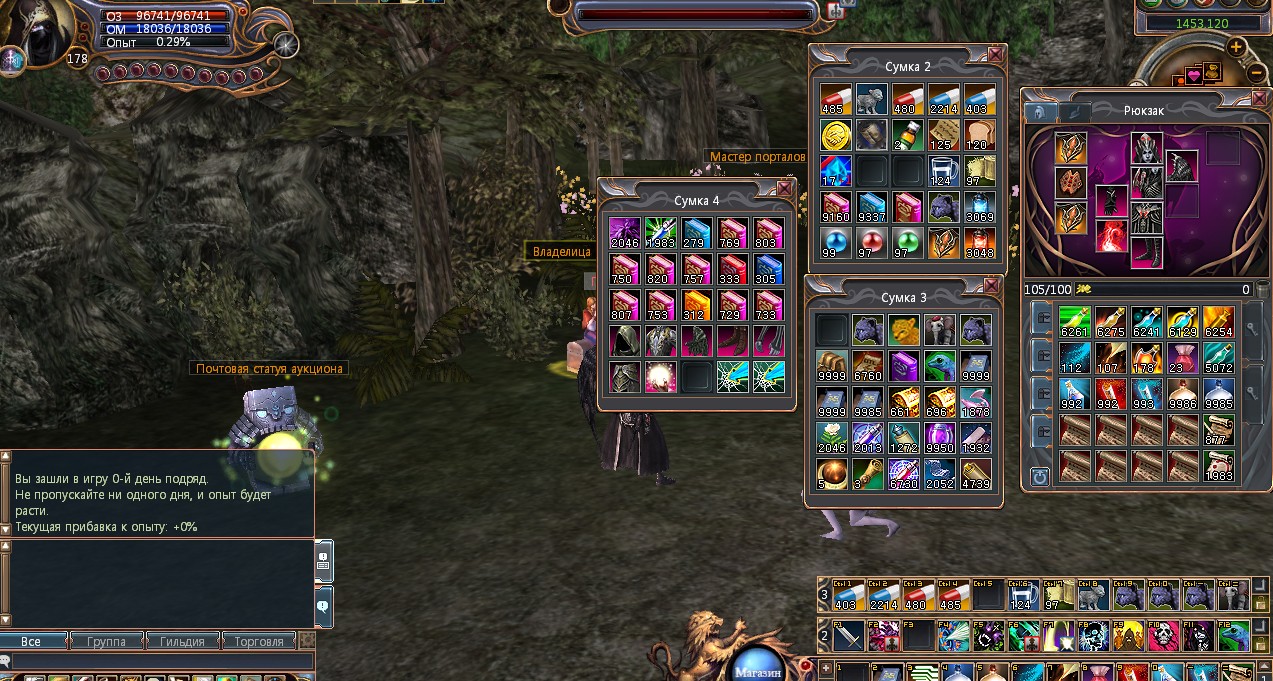Viewport: 1273px width, 681px height.
Task: Select the dark hooded cloak in Сумка 4
Action: coord(624,341)
